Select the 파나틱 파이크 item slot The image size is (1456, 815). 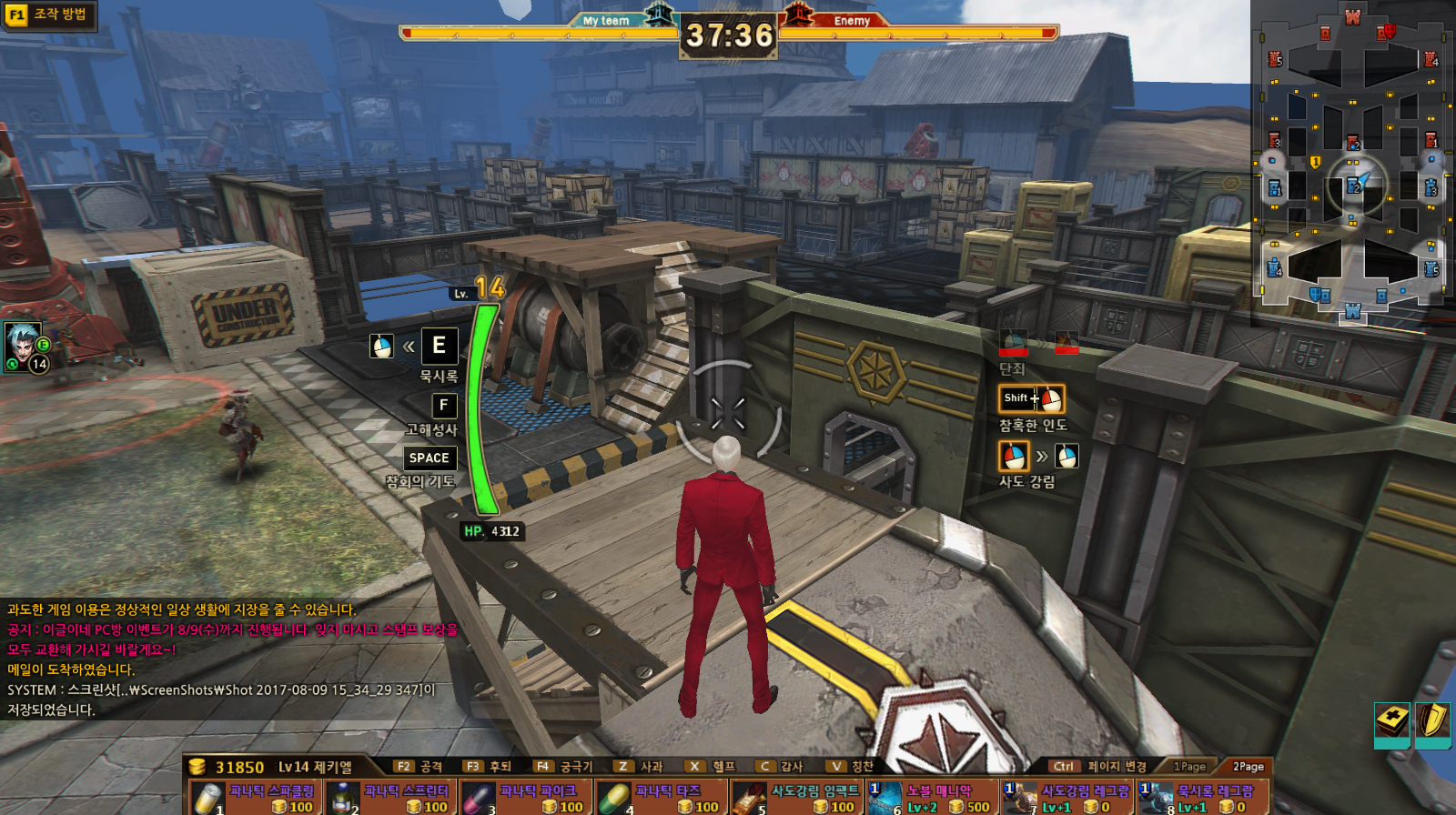coord(524,798)
